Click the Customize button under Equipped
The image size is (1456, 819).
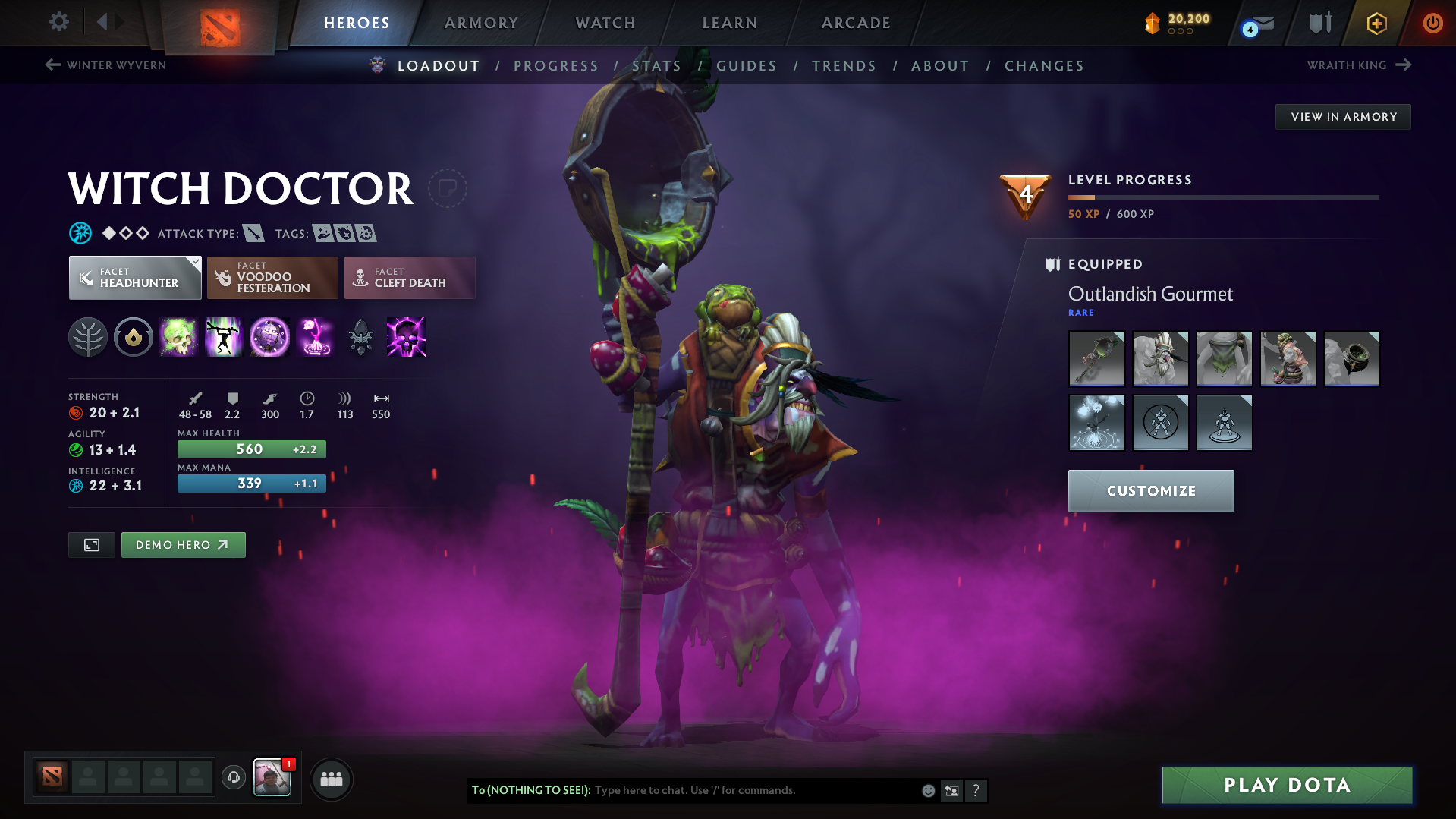click(x=1149, y=490)
